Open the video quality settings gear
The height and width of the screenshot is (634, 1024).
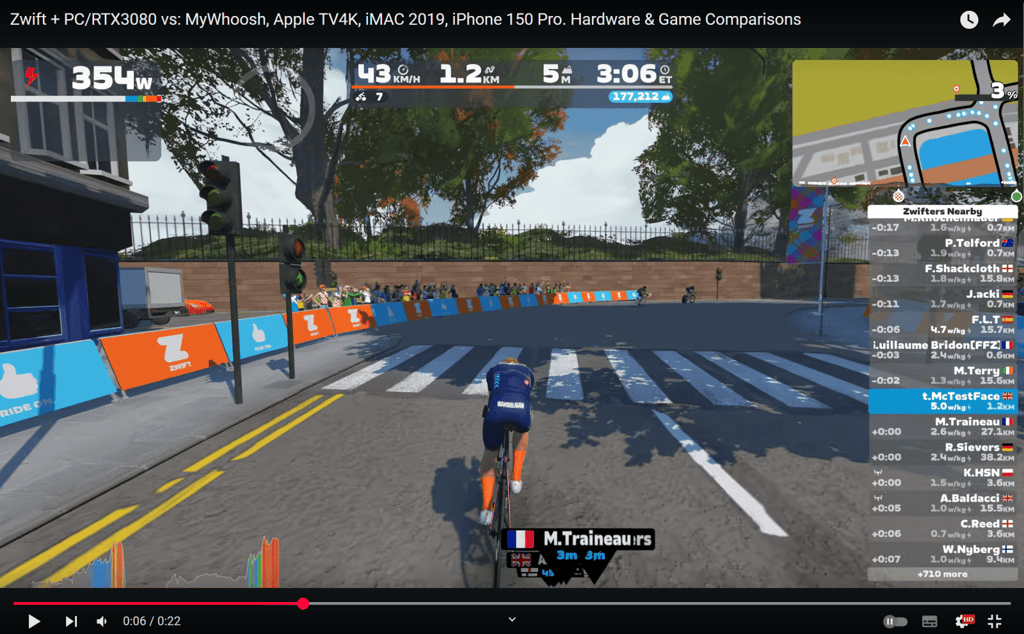click(x=963, y=621)
